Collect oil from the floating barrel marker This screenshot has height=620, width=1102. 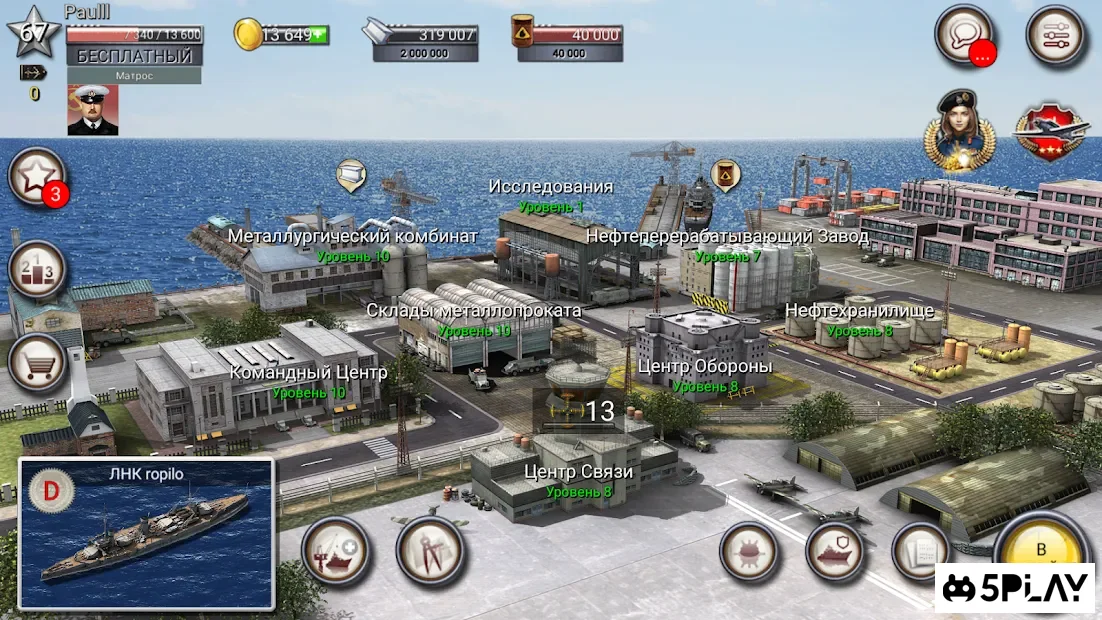(x=725, y=175)
